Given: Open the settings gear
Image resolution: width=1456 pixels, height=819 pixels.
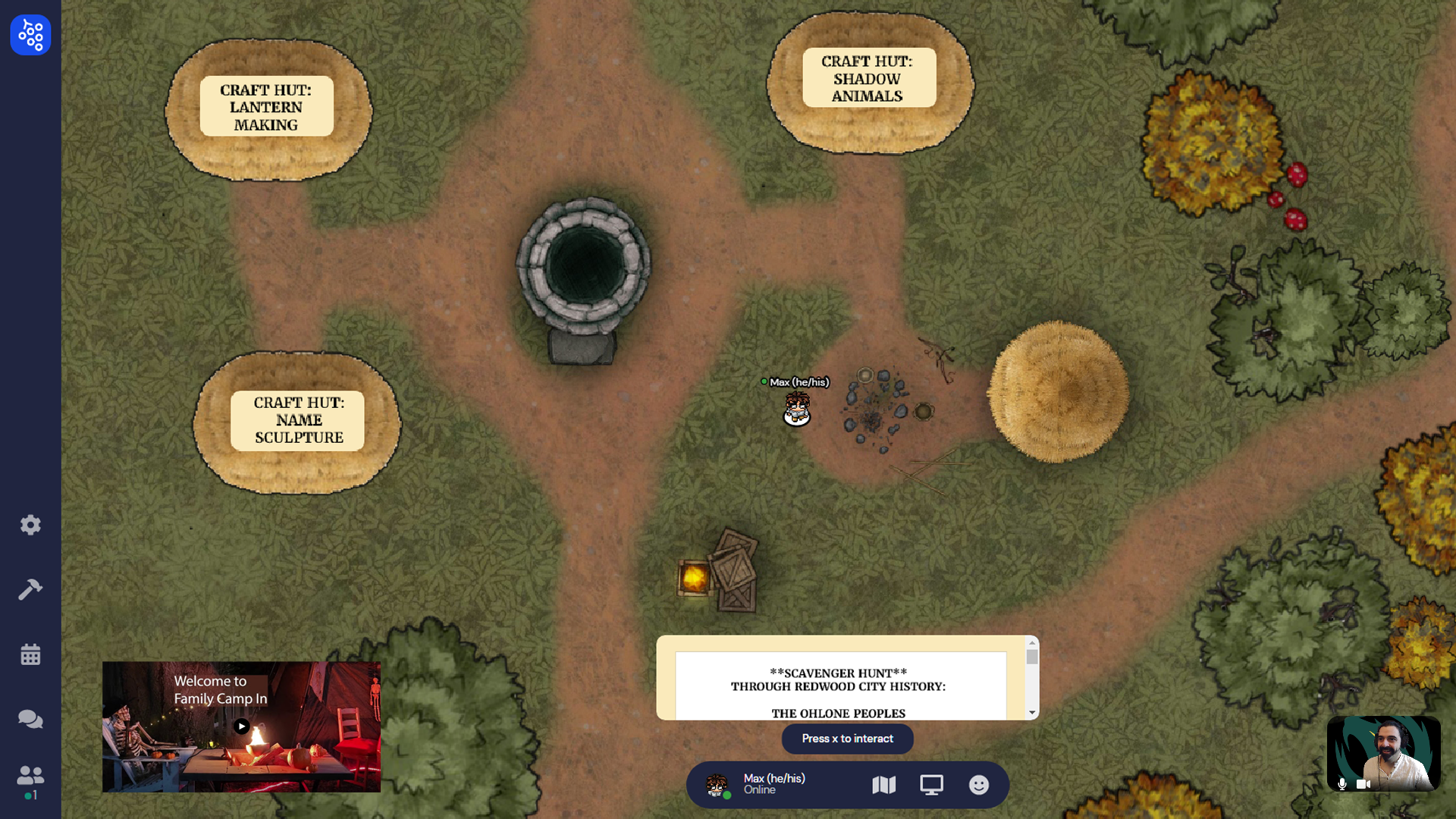Looking at the screenshot, I should tap(30, 525).
